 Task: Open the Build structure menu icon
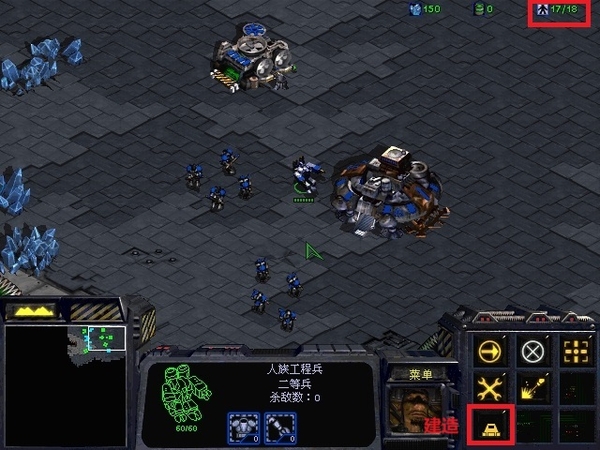pyautogui.click(x=490, y=425)
